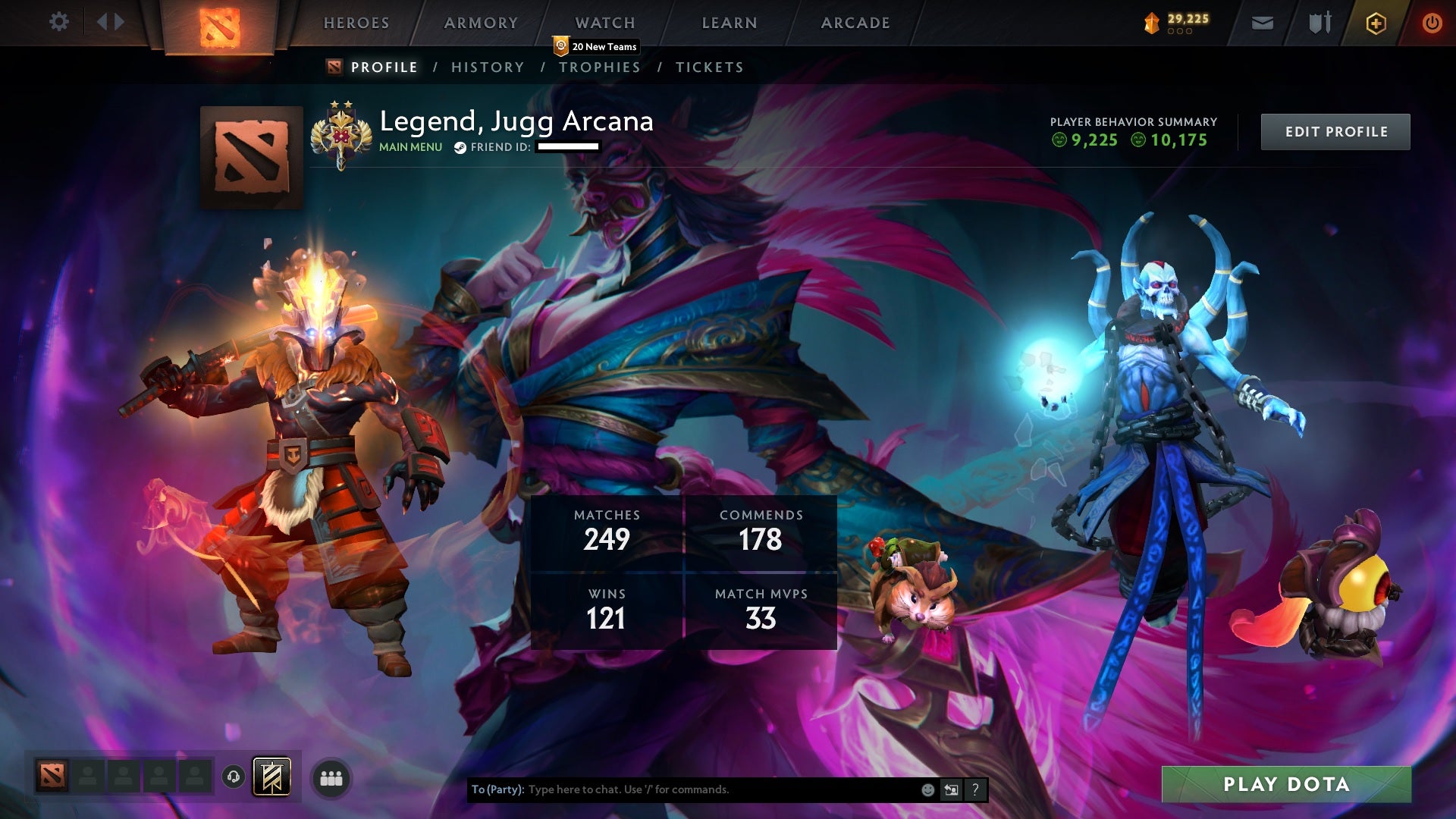The height and width of the screenshot is (819, 1456).
Task: Toggle chat channel with the arrow-portrait icon
Action: pos(951,789)
